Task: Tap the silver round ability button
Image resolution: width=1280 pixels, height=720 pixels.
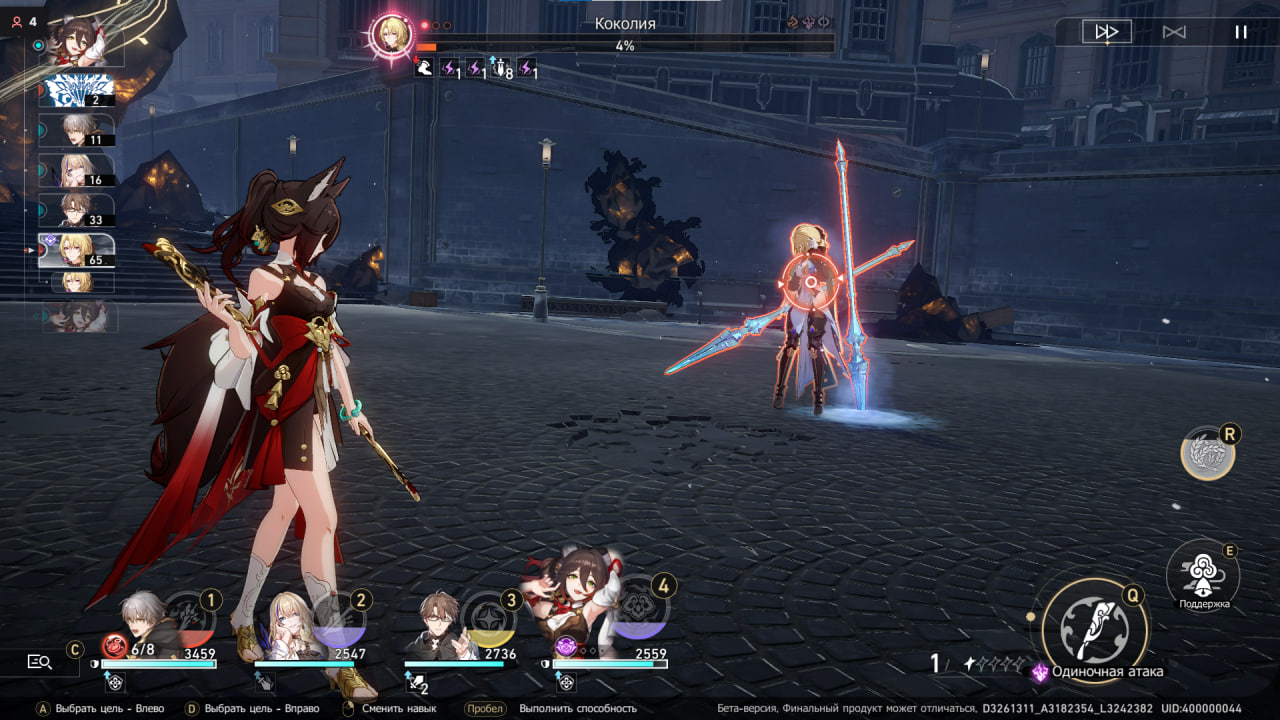Action: (x=1207, y=453)
